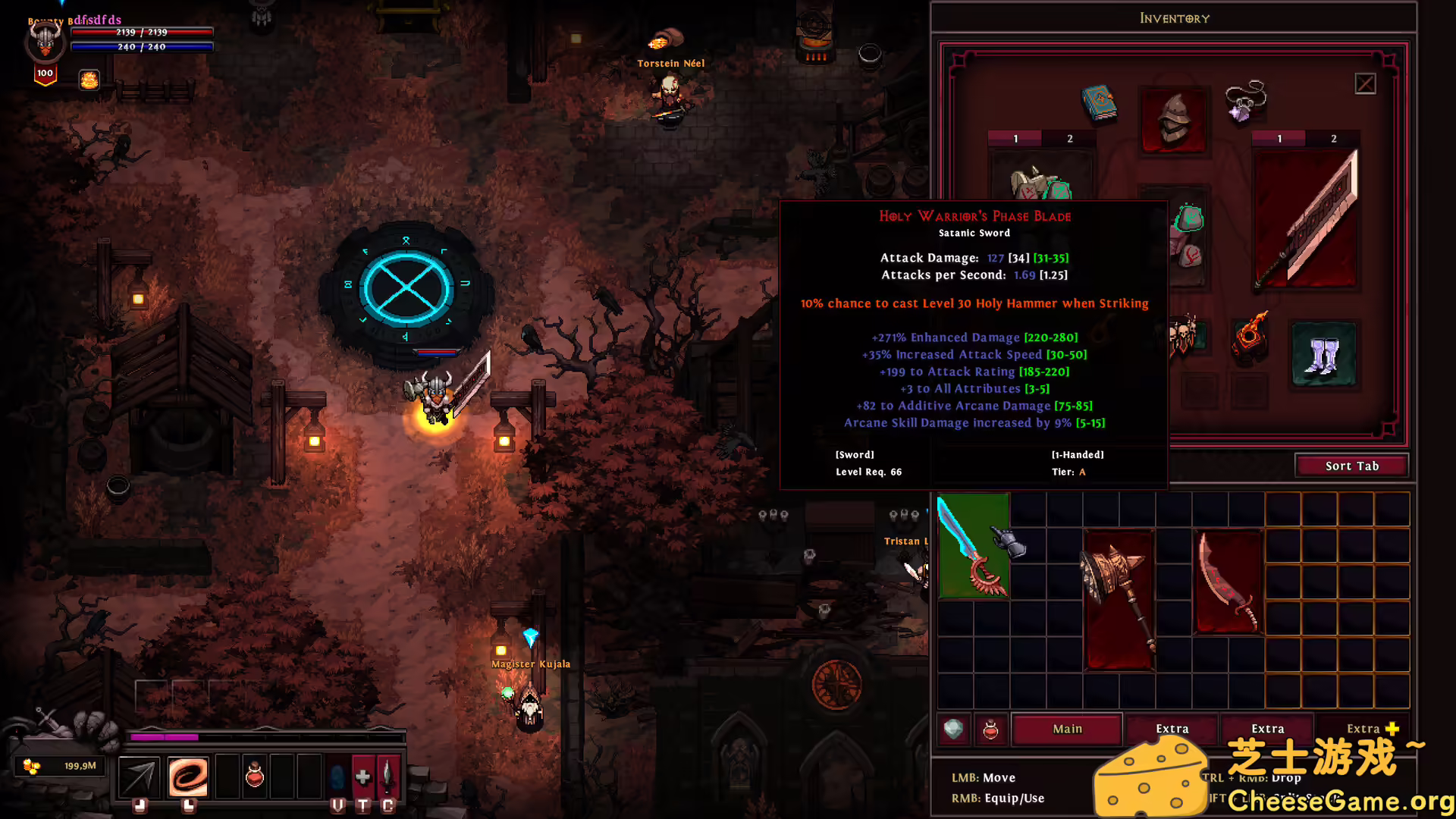Pick up the spiked war hammer item

pos(1119,599)
